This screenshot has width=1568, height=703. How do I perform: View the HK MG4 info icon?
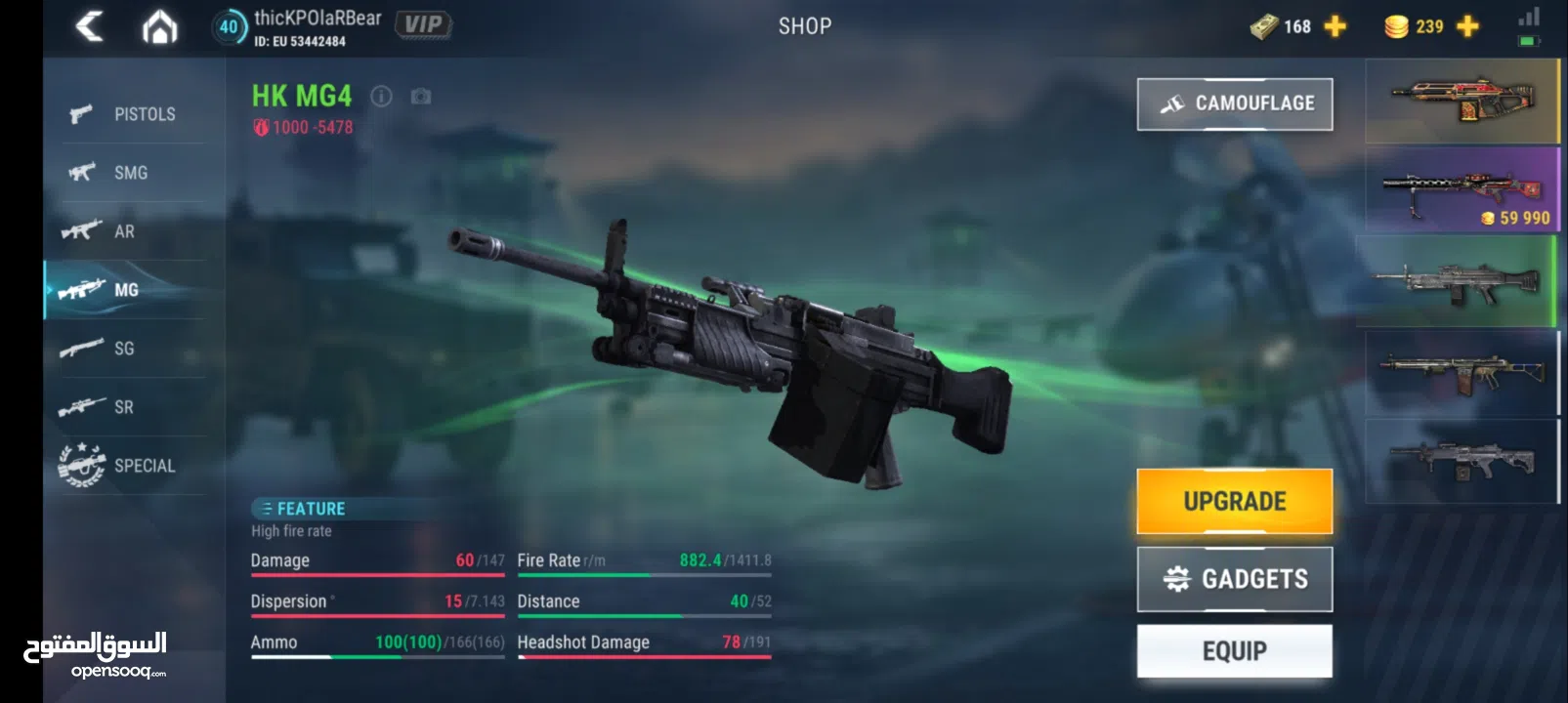[381, 97]
